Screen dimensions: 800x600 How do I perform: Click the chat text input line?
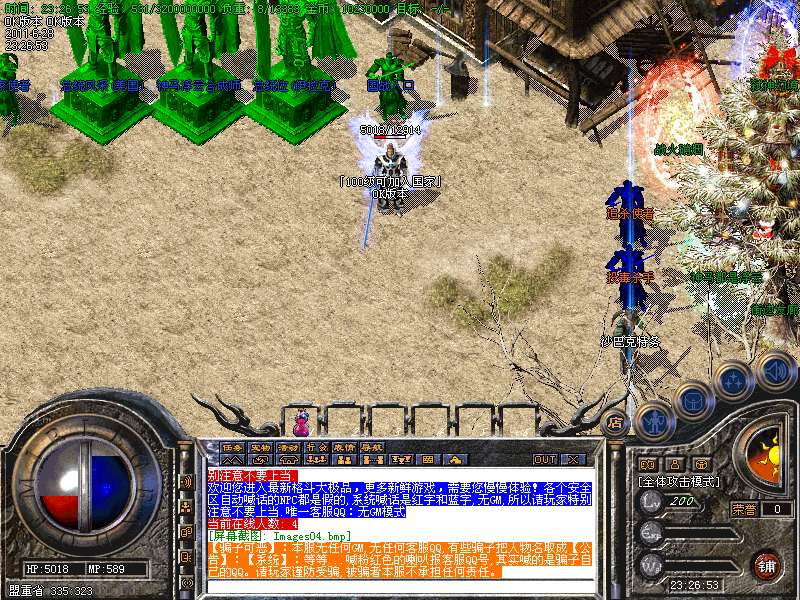tap(400, 586)
